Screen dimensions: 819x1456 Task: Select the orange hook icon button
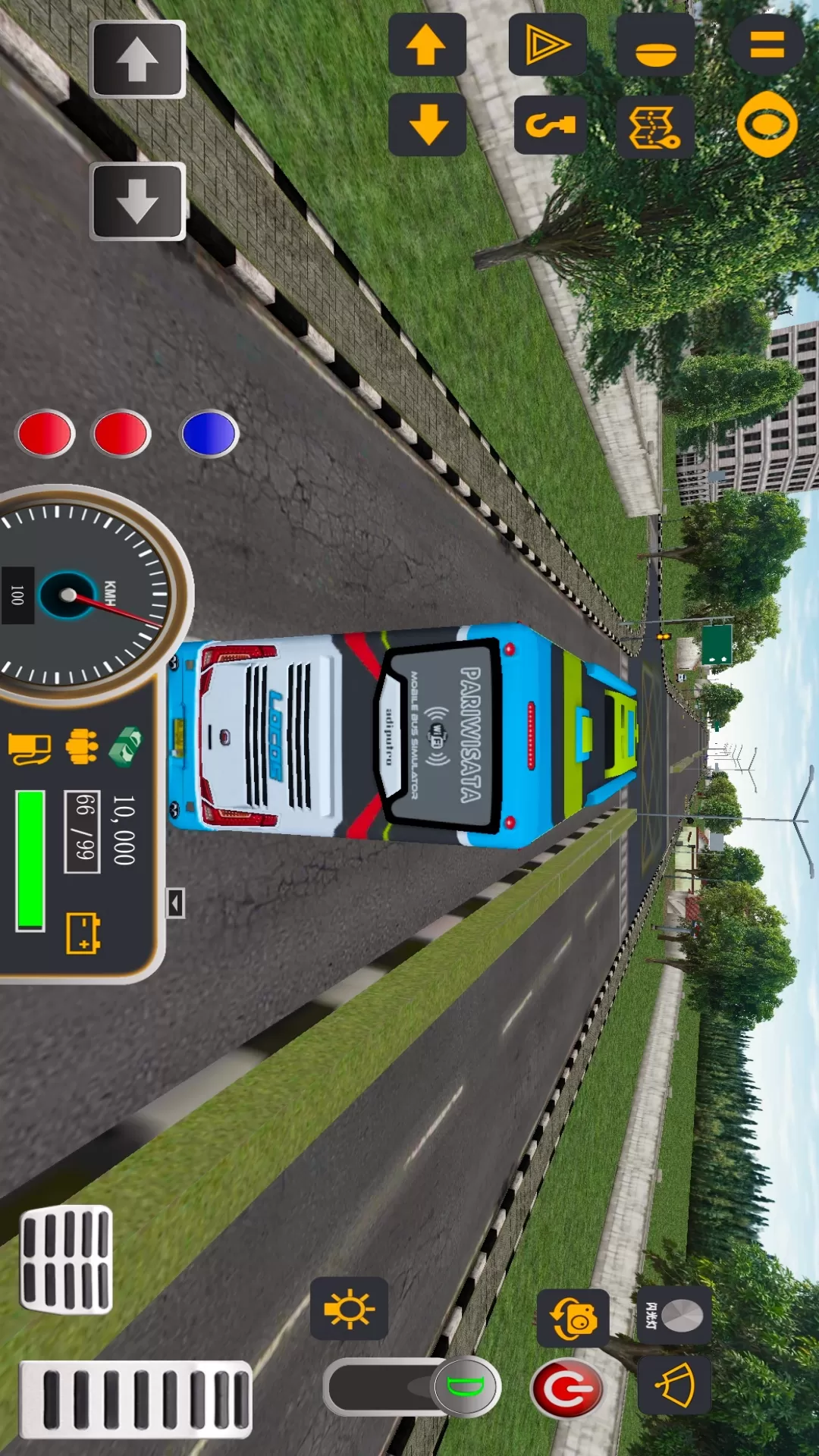[551, 125]
